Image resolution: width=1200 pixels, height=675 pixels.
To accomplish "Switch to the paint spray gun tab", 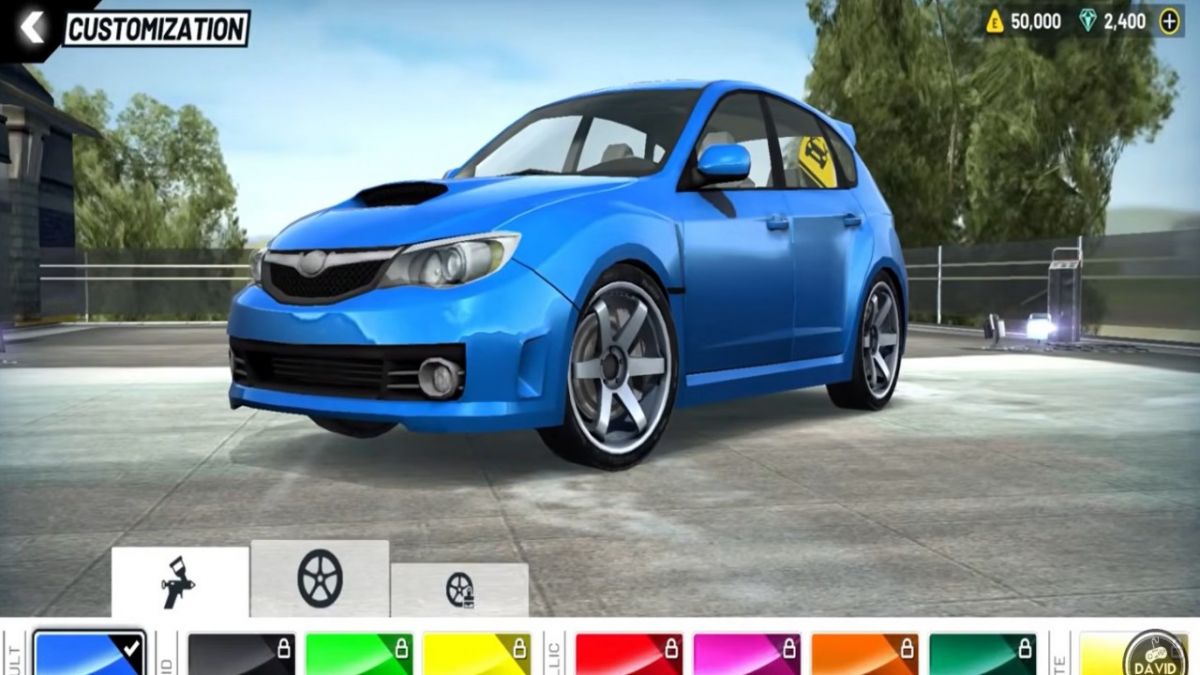I will (180, 582).
